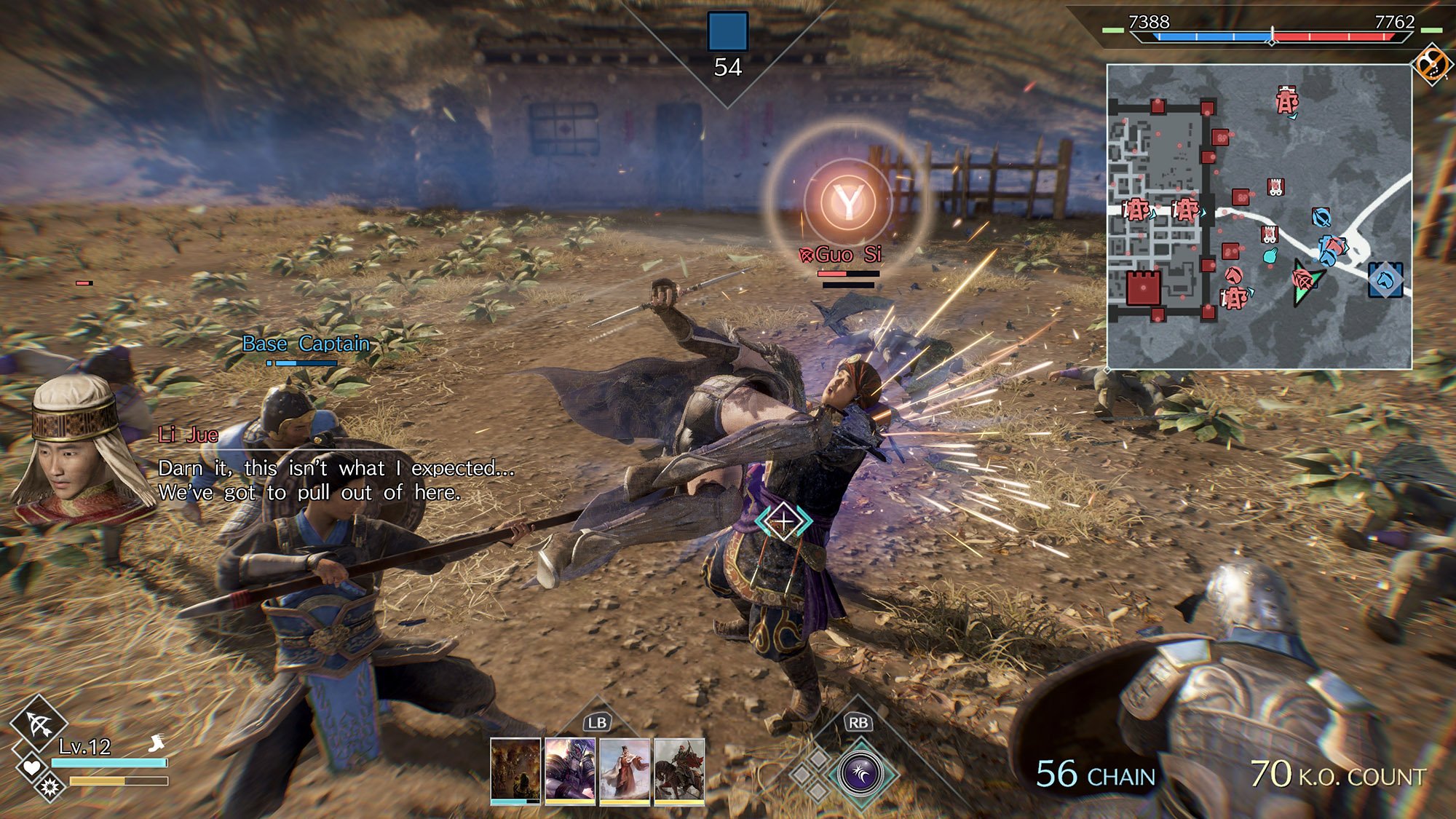Select the mounted horseman art card

679,769
